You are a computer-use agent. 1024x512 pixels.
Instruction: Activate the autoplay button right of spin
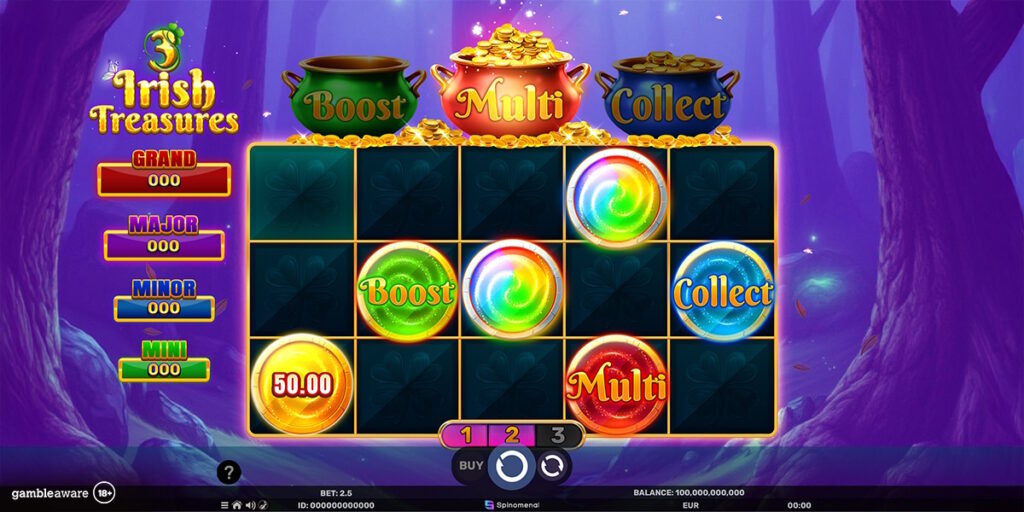[552, 465]
